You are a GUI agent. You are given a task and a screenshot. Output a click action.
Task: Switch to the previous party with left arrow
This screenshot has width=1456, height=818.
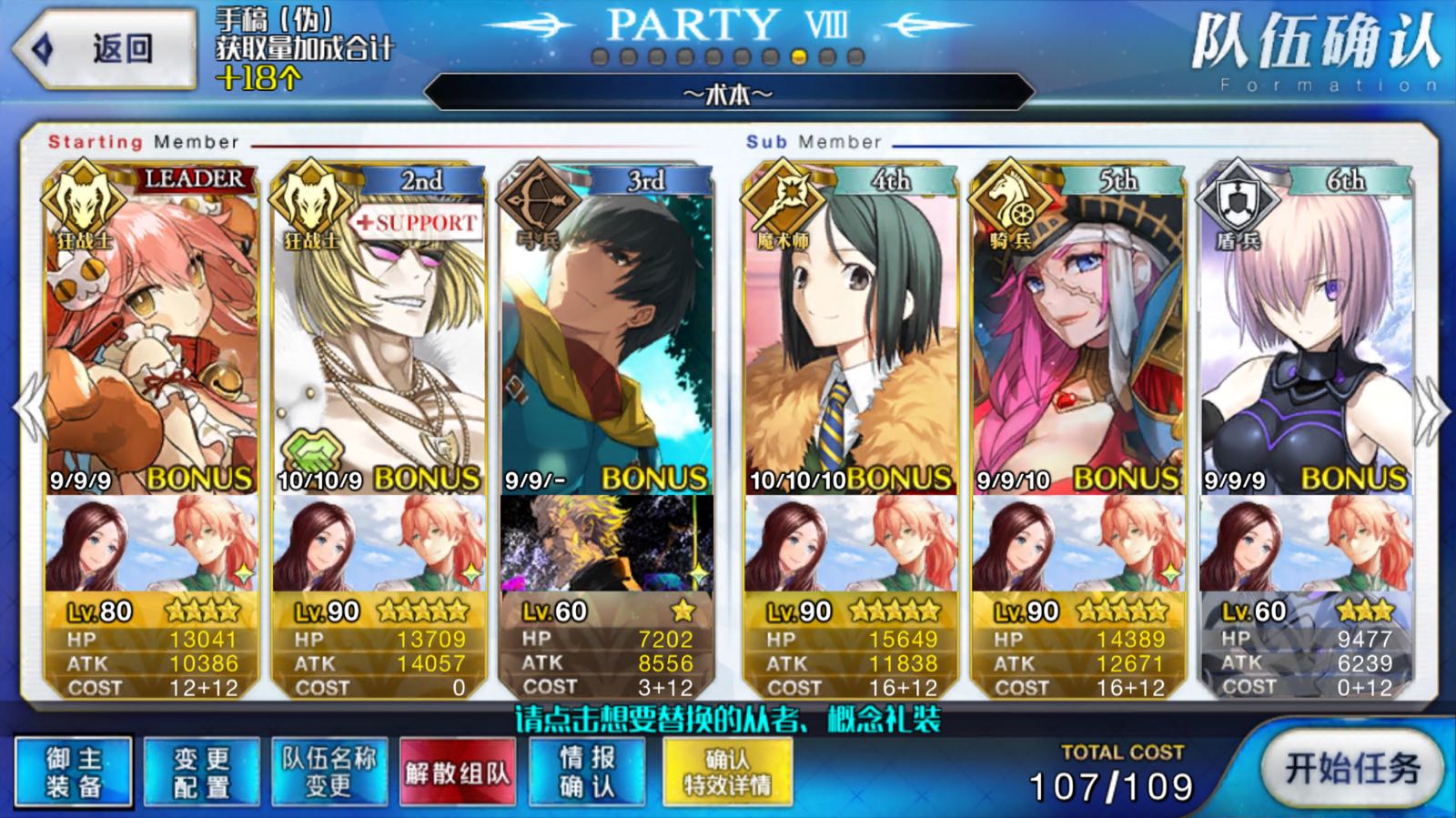coord(29,408)
